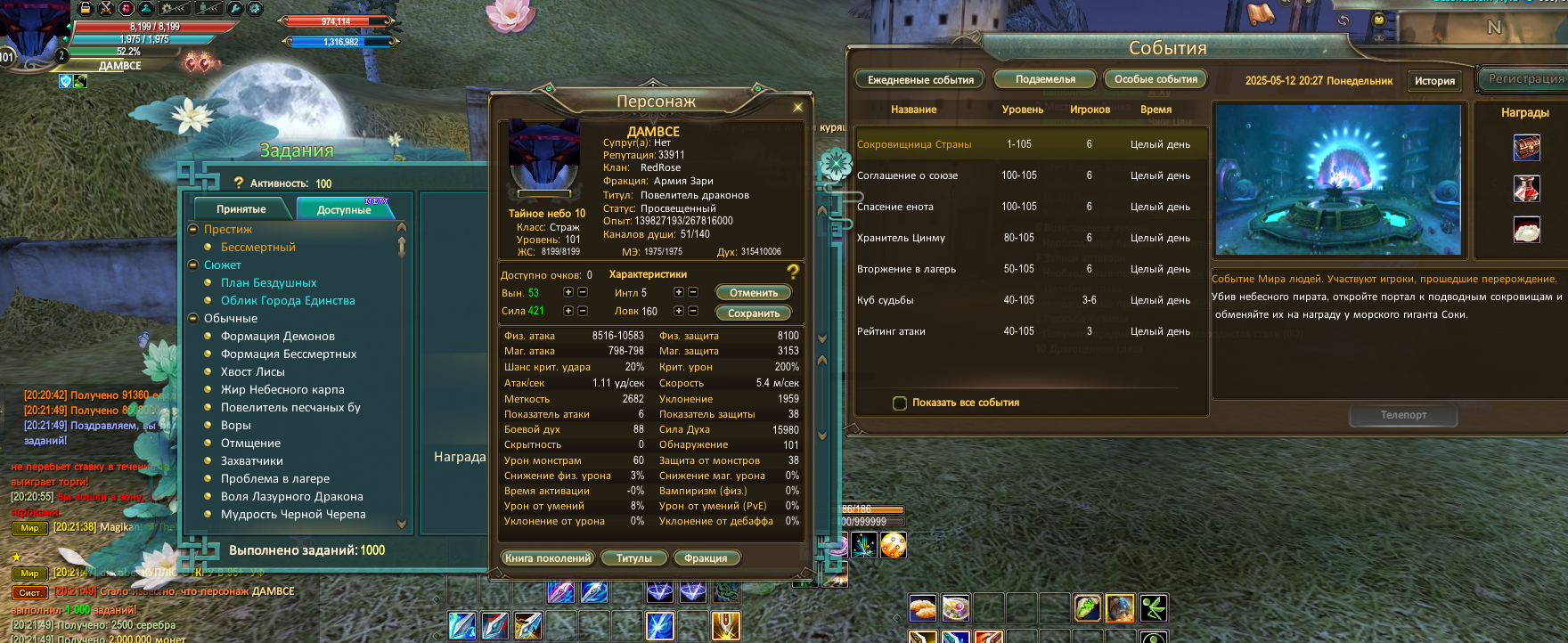Select the Сокровищница Страны event row

pos(914,144)
